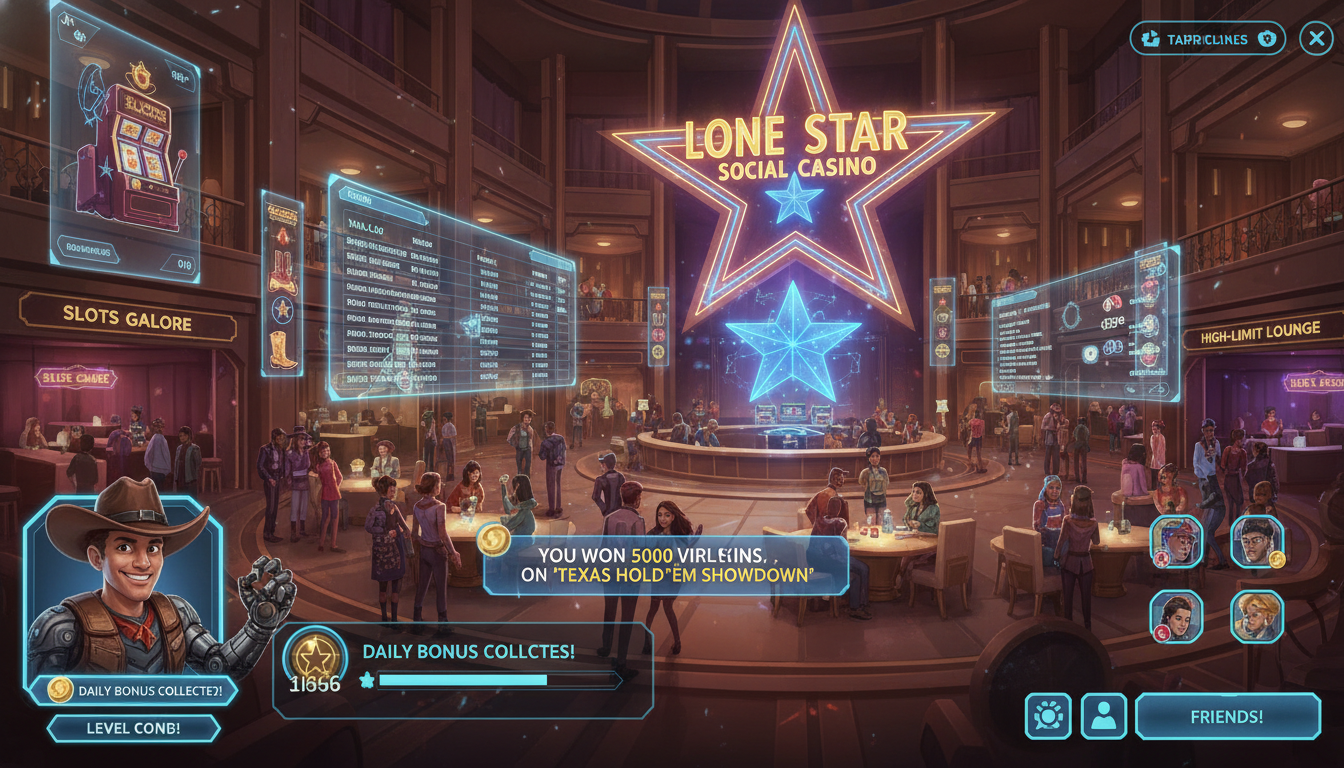Open the Tapriclines button in the top bar

pyautogui.click(x=1207, y=39)
